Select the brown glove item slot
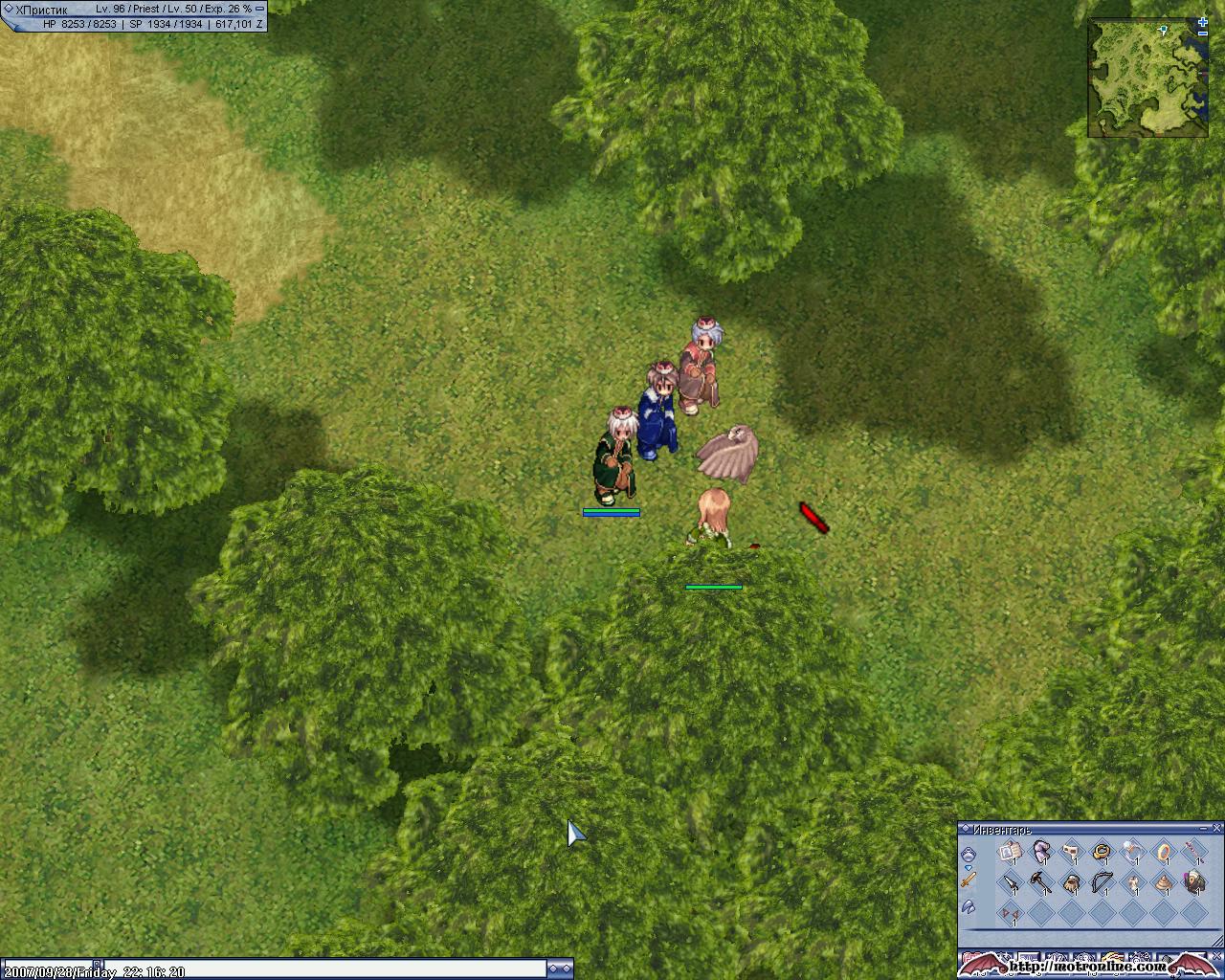The width and height of the screenshot is (1225, 980). (1071, 882)
